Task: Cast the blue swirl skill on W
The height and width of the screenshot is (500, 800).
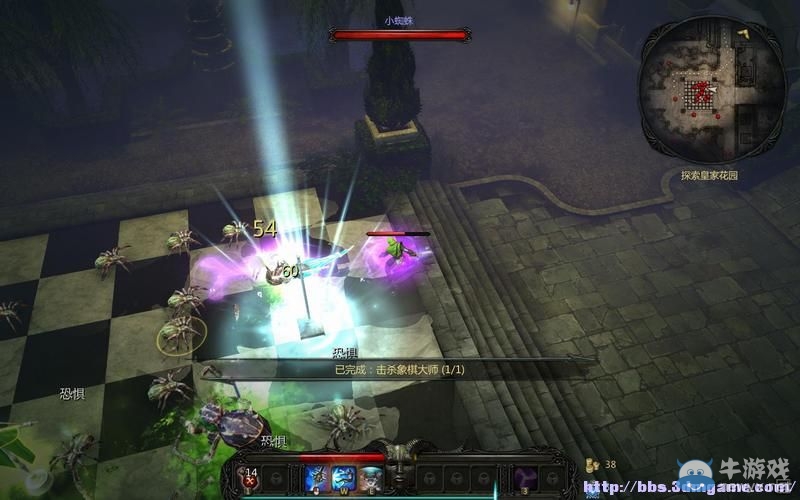Action: point(344,478)
